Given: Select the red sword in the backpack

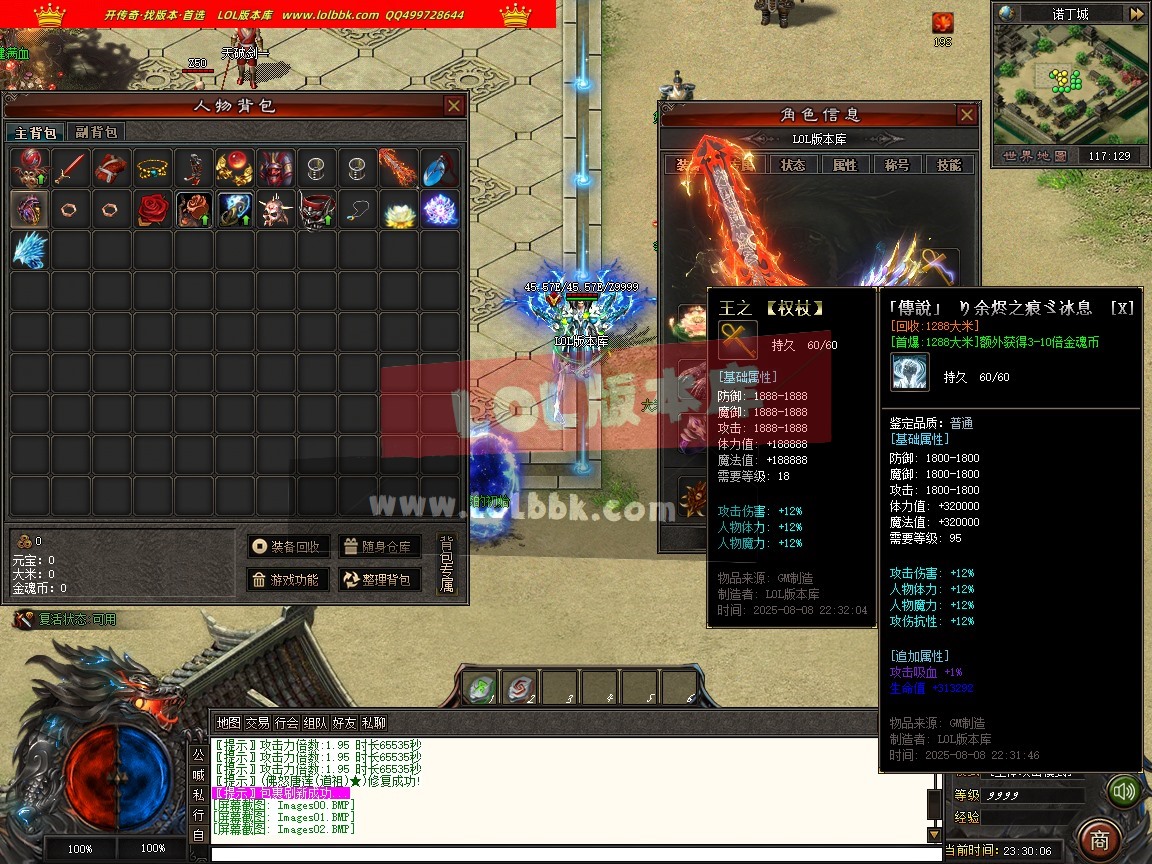Looking at the screenshot, I should coord(71,168).
